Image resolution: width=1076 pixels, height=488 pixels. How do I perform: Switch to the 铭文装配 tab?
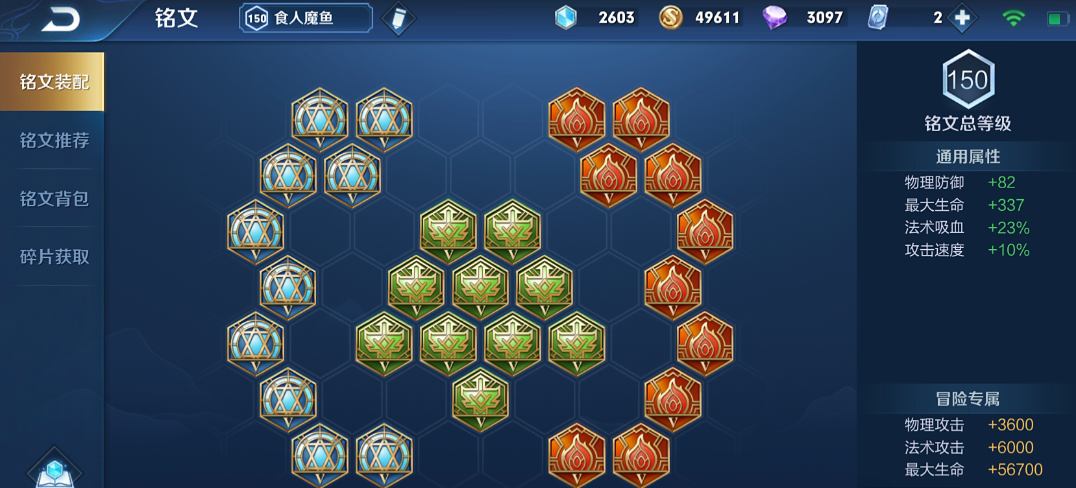54,82
